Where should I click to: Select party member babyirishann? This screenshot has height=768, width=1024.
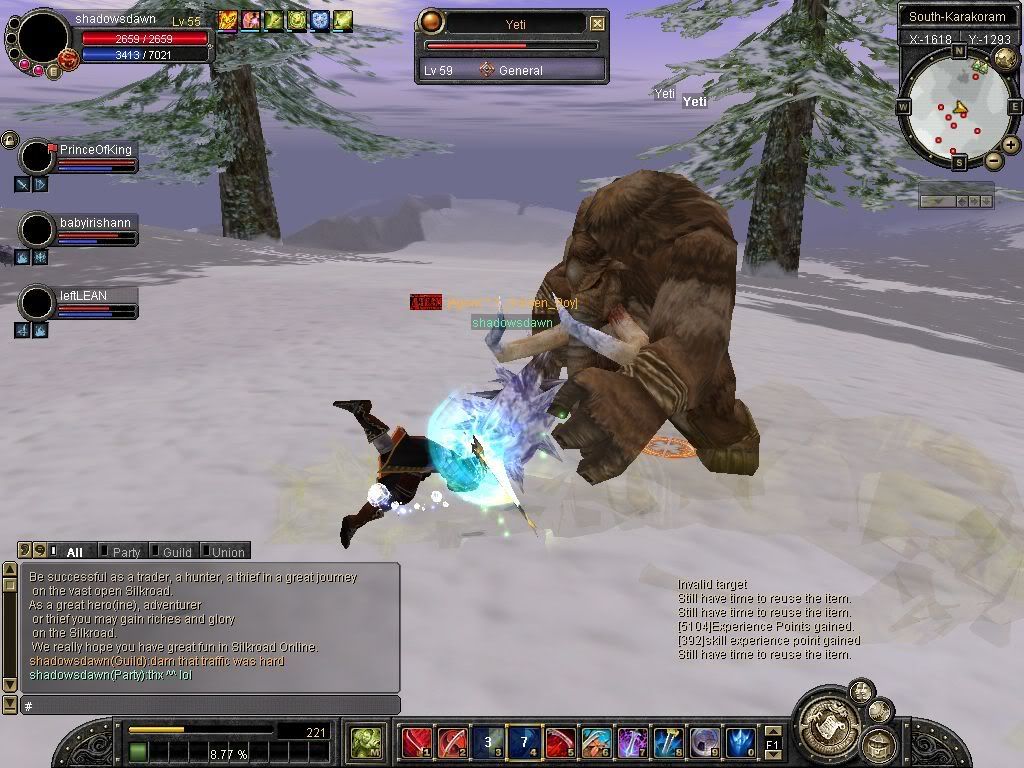[95, 223]
